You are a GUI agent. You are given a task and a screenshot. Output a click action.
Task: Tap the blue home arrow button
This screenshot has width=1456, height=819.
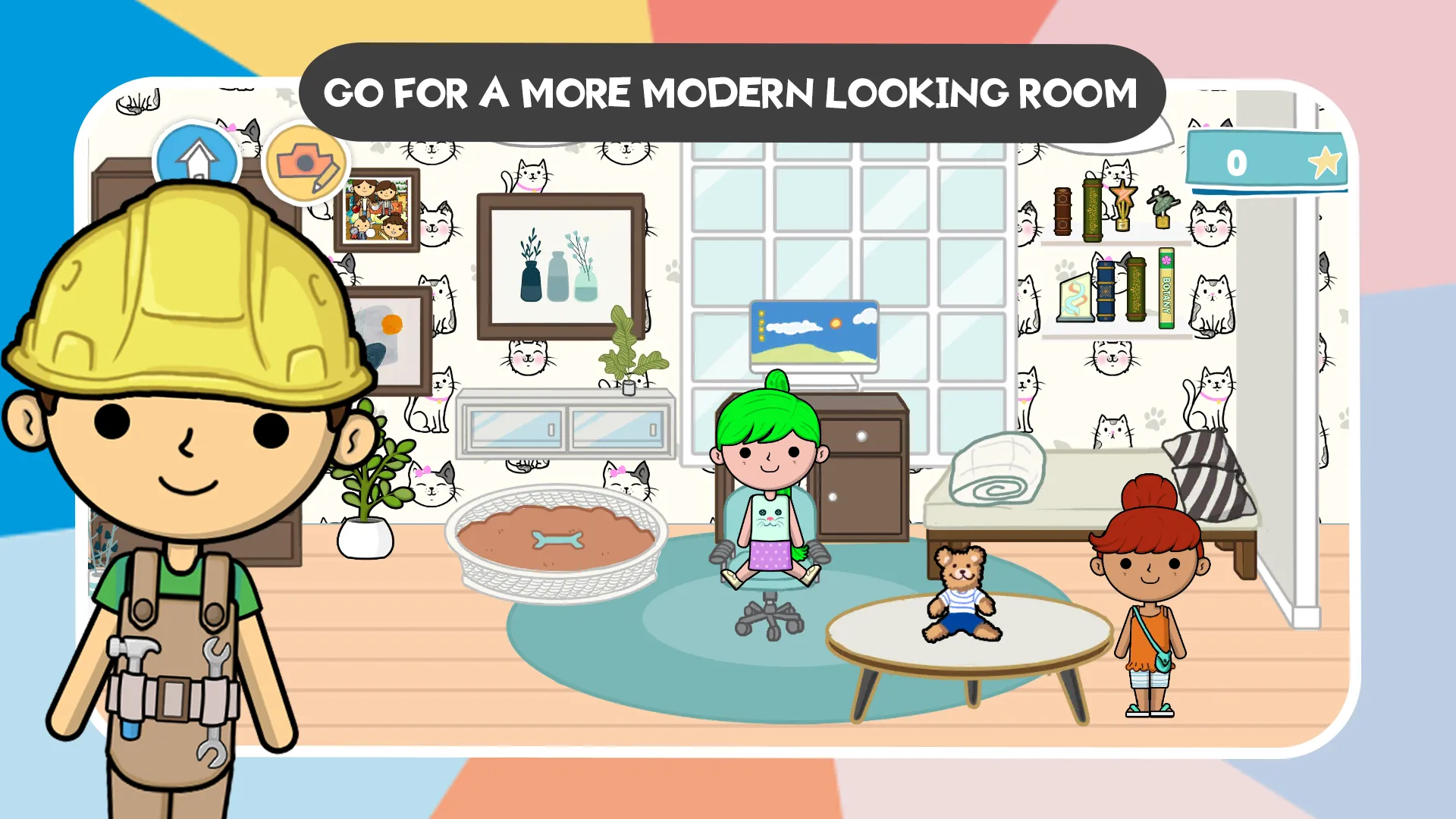click(x=196, y=157)
